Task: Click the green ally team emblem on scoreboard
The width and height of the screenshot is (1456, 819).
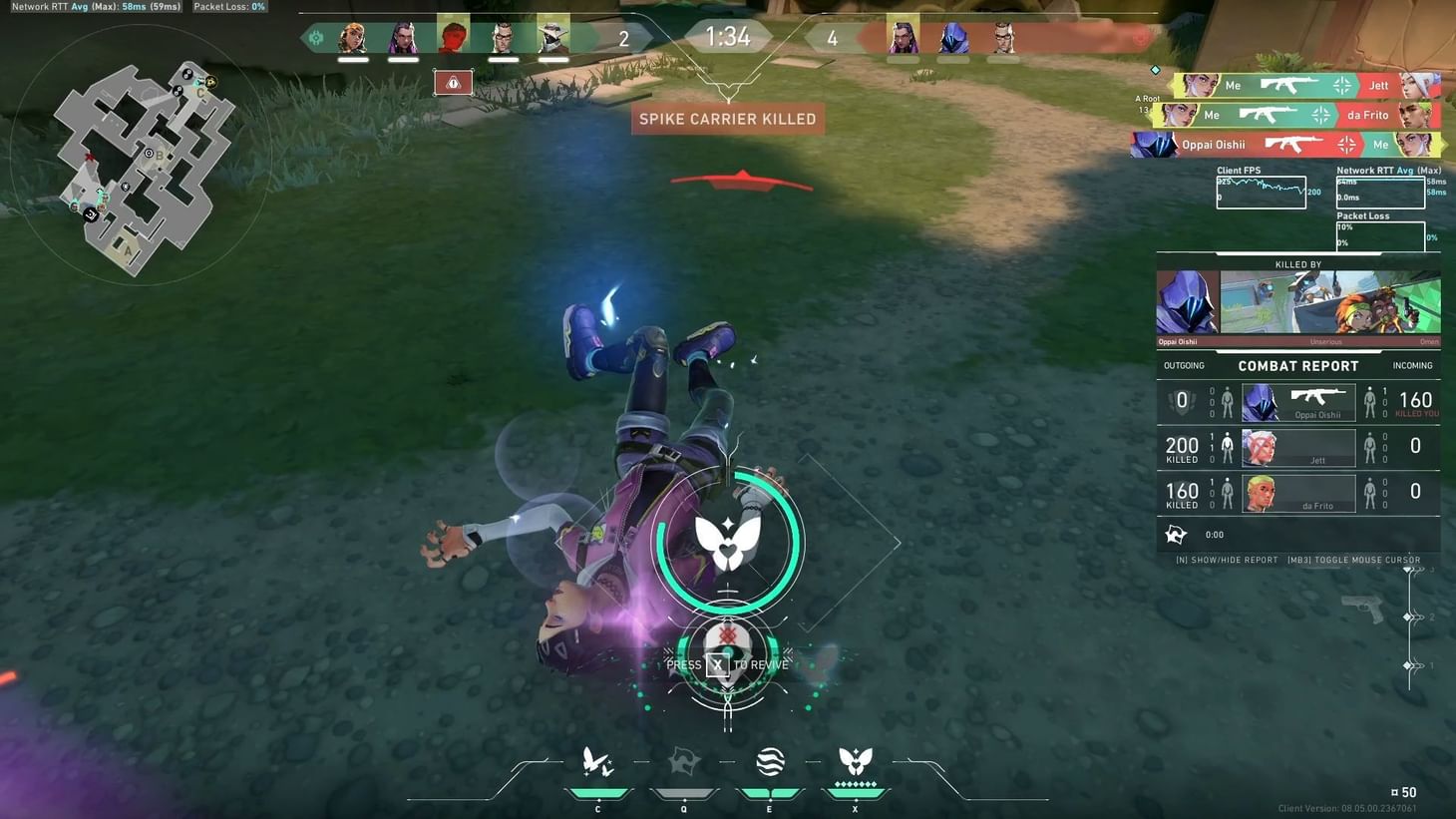Action: coord(315,37)
